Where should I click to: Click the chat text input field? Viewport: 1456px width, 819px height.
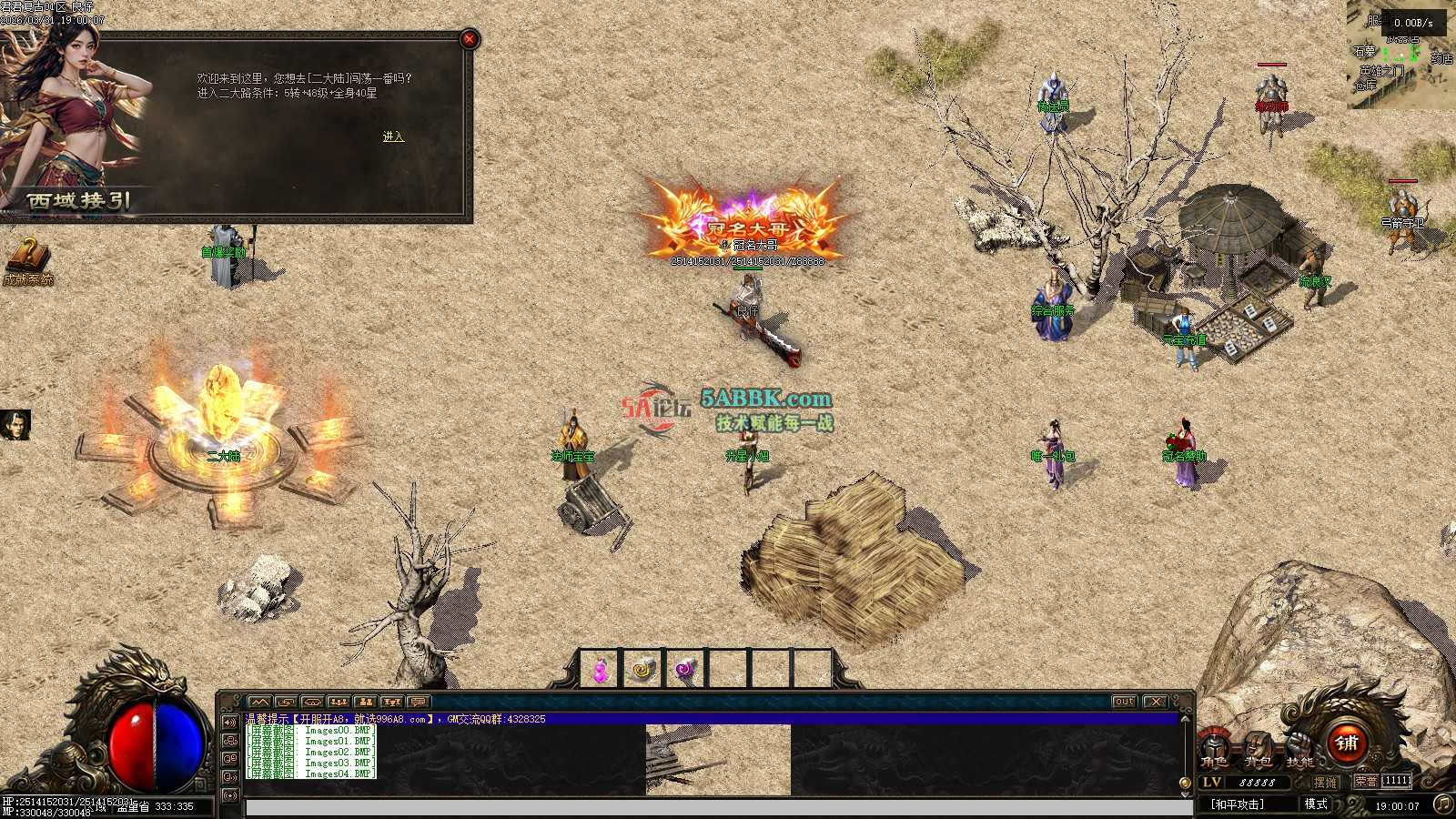coord(719,808)
